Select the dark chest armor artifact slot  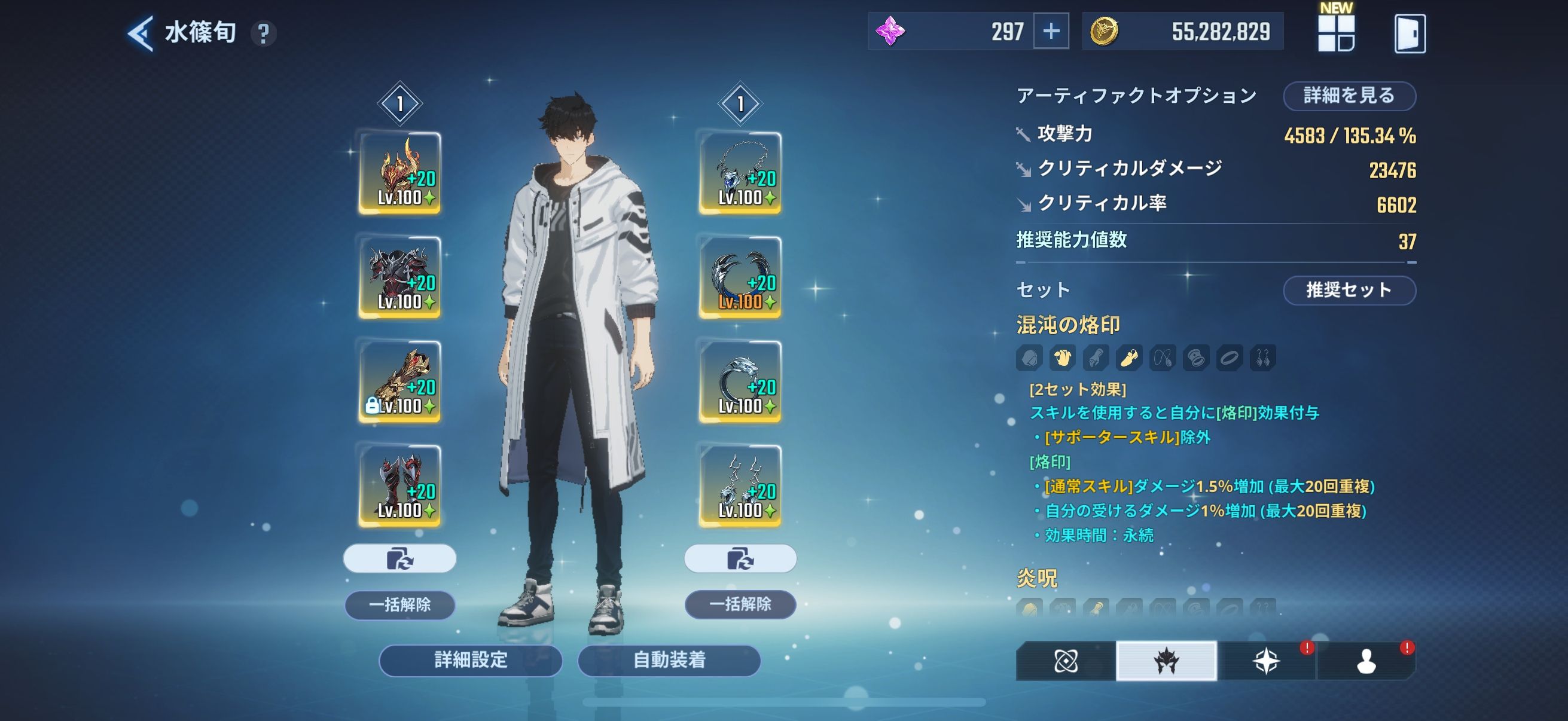click(x=399, y=277)
